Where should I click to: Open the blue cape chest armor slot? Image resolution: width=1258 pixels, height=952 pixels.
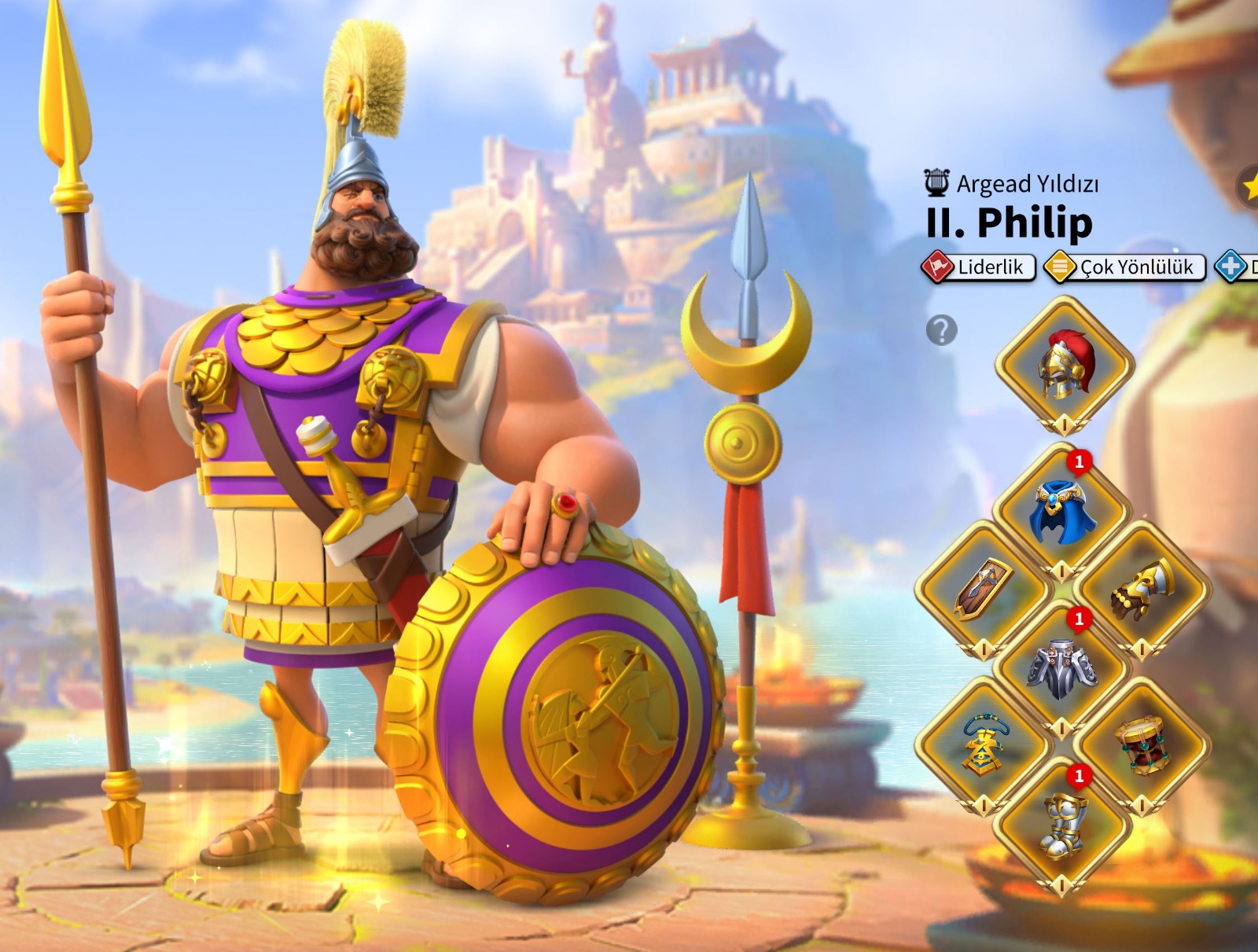click(x=1063, y=513)
